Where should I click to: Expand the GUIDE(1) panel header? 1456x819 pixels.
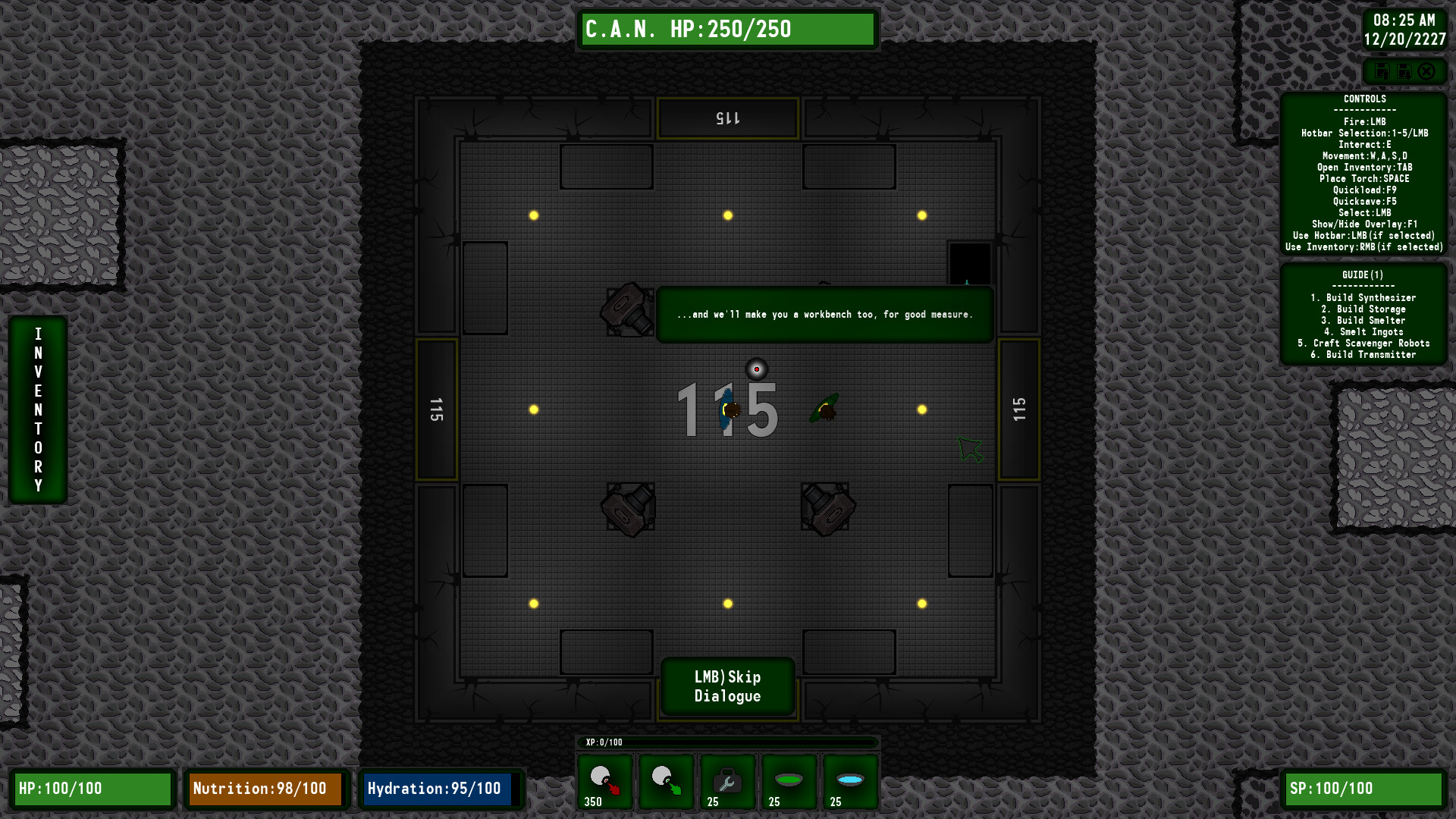point(1365,275)
